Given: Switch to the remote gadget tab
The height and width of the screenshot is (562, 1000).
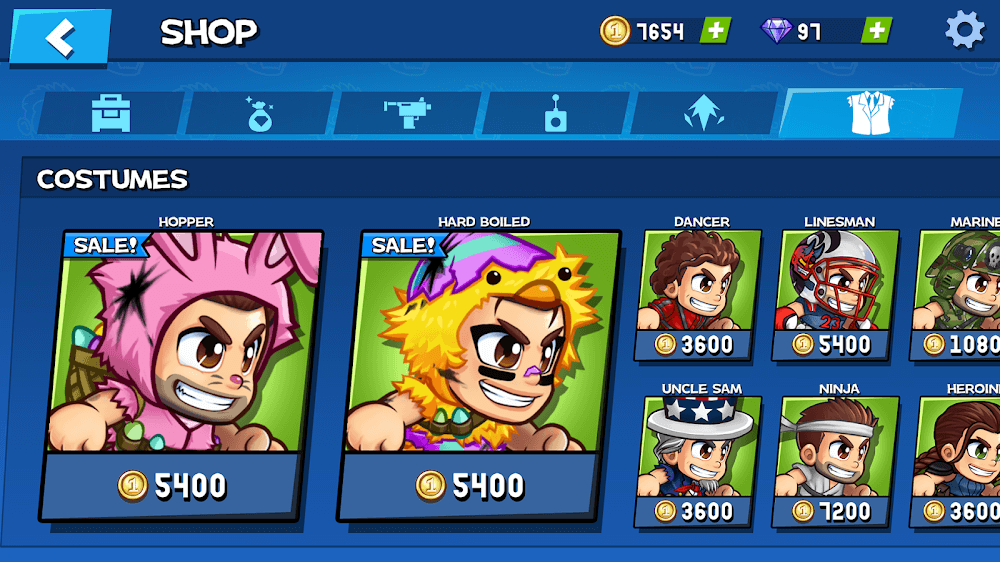Looking at the screenshot, I should pos(555,113).
